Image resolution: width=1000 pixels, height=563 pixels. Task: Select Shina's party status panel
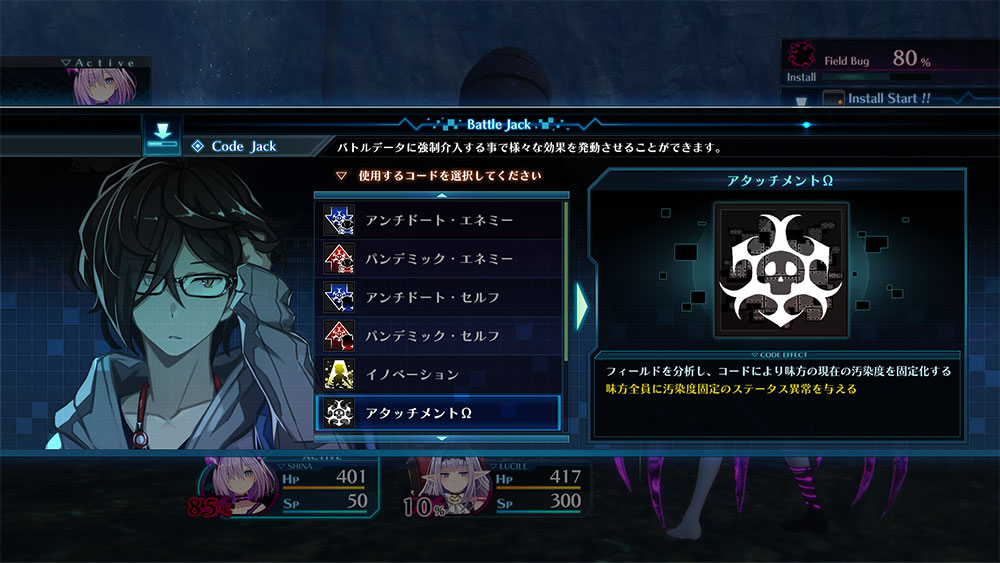290,488
